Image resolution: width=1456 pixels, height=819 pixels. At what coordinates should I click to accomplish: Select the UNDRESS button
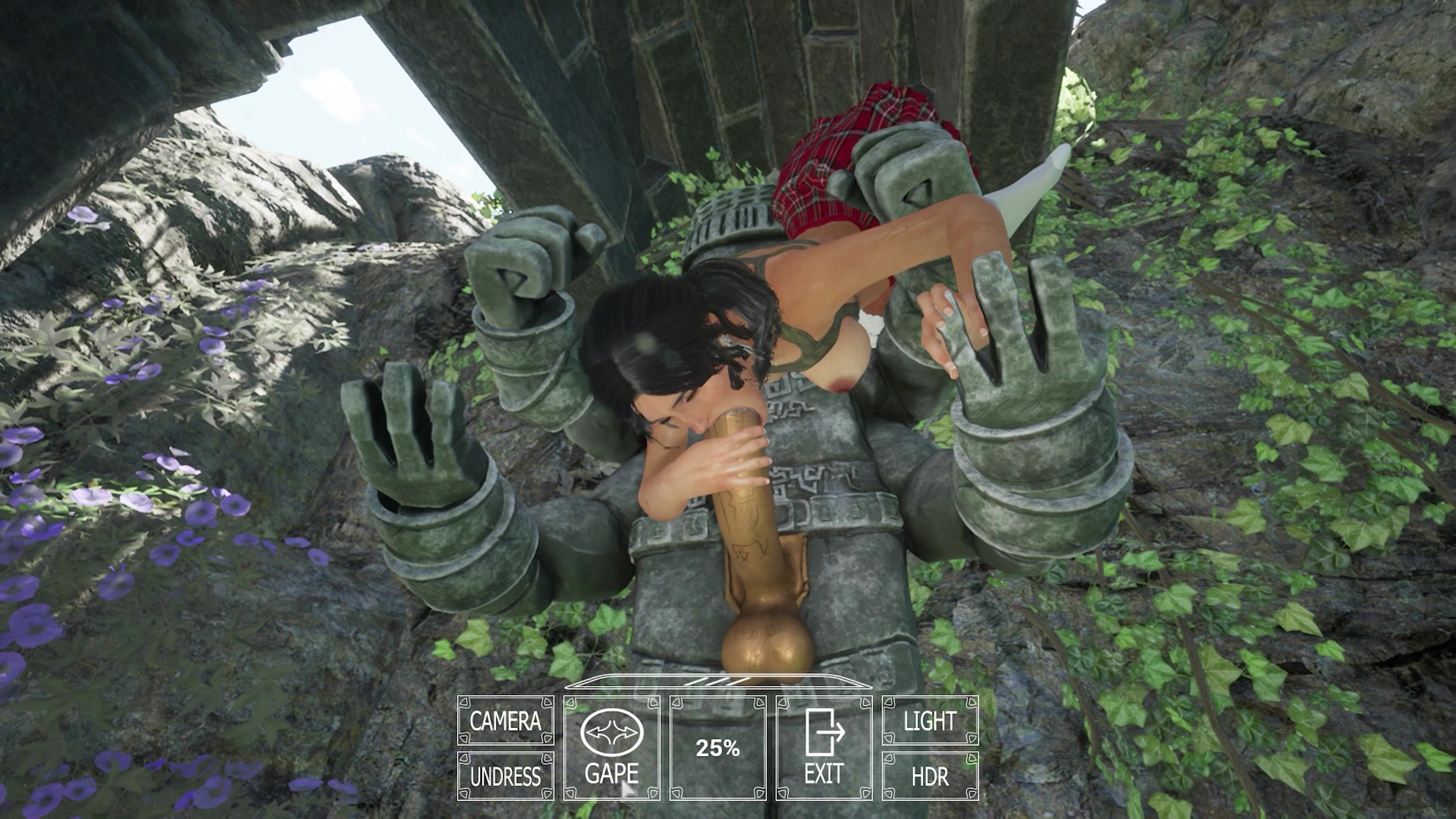tap(505, 776)
